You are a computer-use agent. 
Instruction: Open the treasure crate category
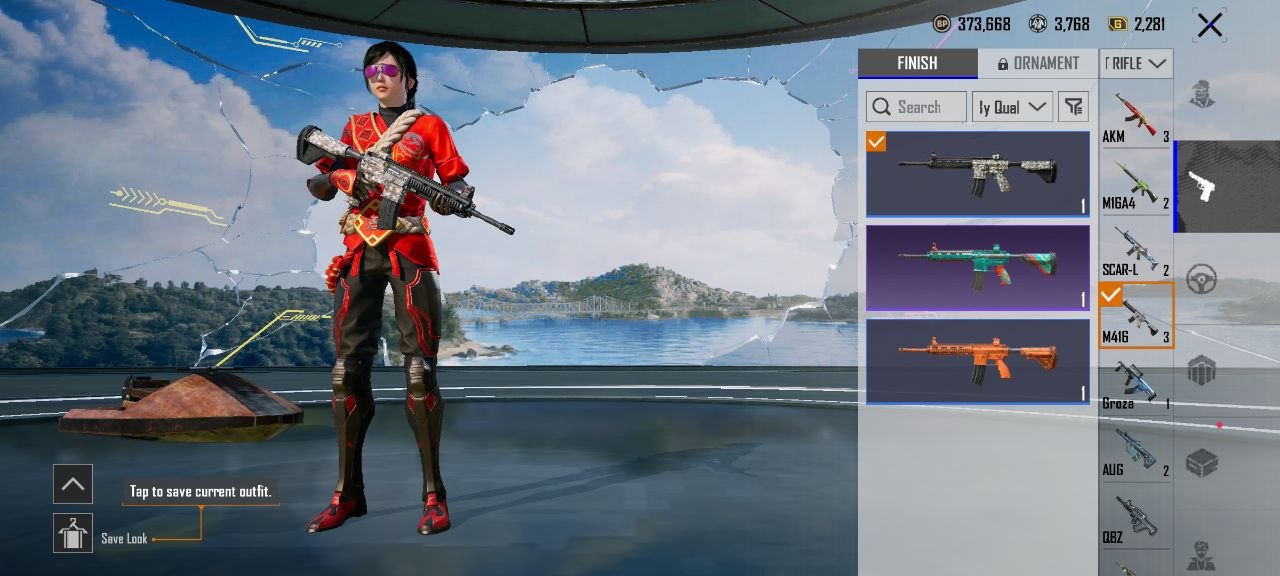[1201, 463]
